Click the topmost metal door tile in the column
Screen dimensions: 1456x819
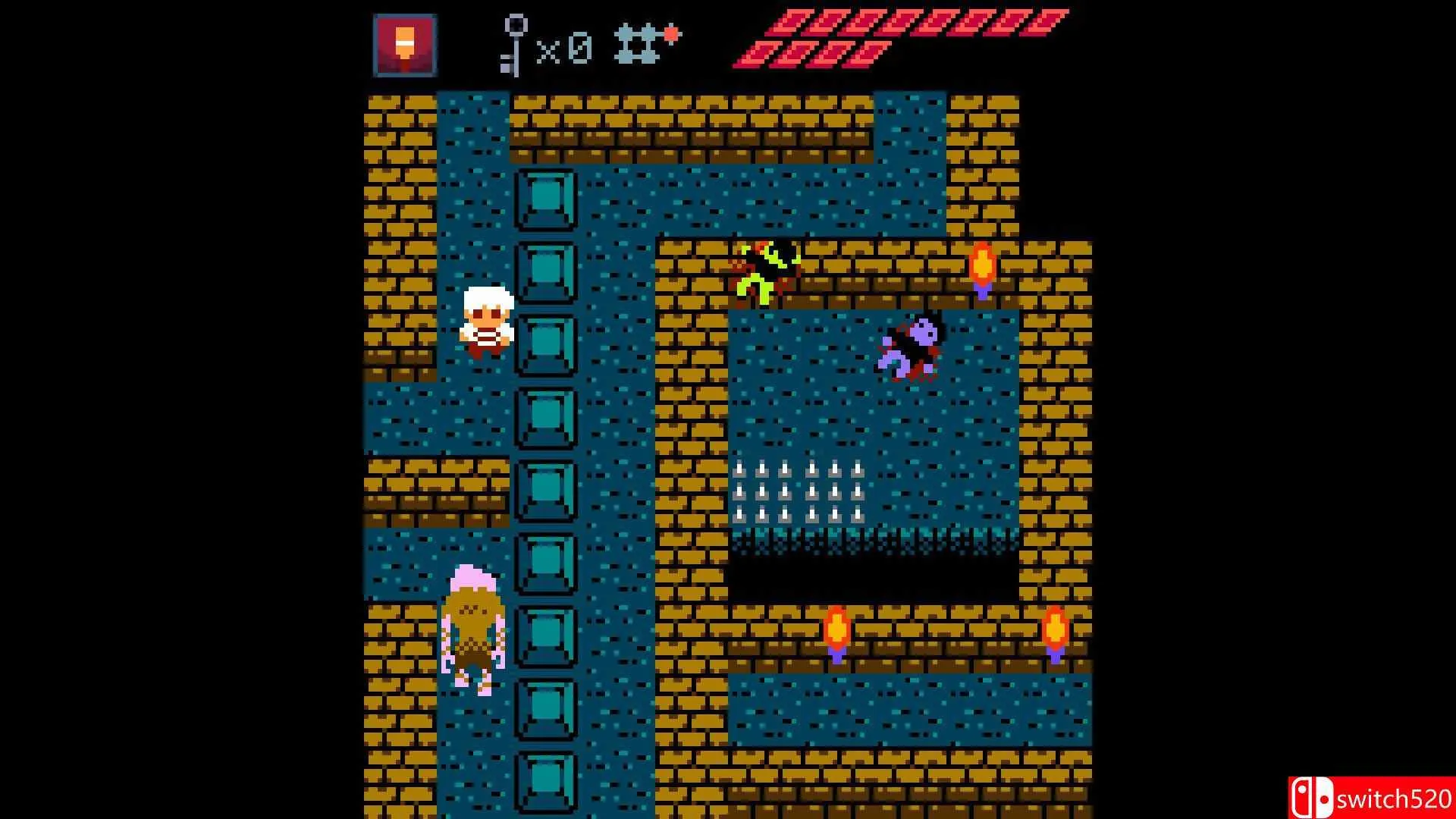click(544, 199)
